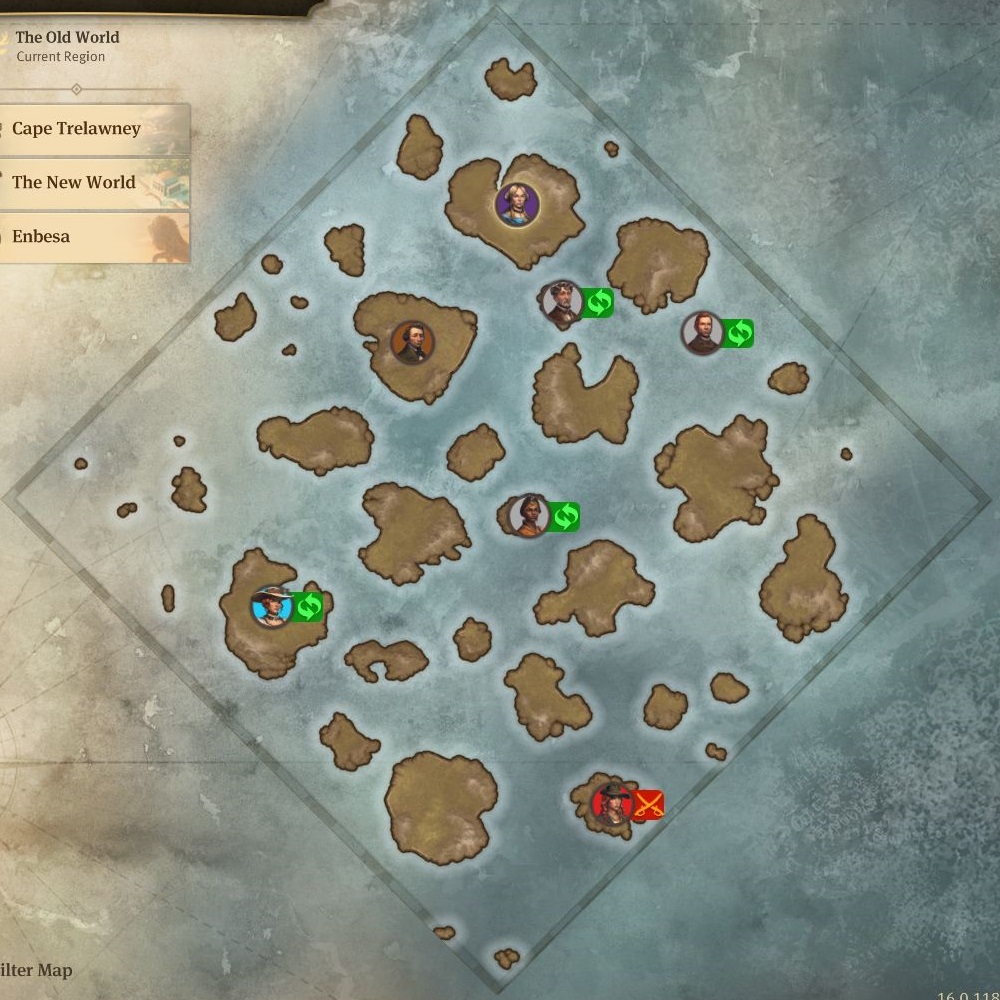Select the man's portrait with orange background
Viewport: 1000px width, 1000px height.
(x=412, y=343)
